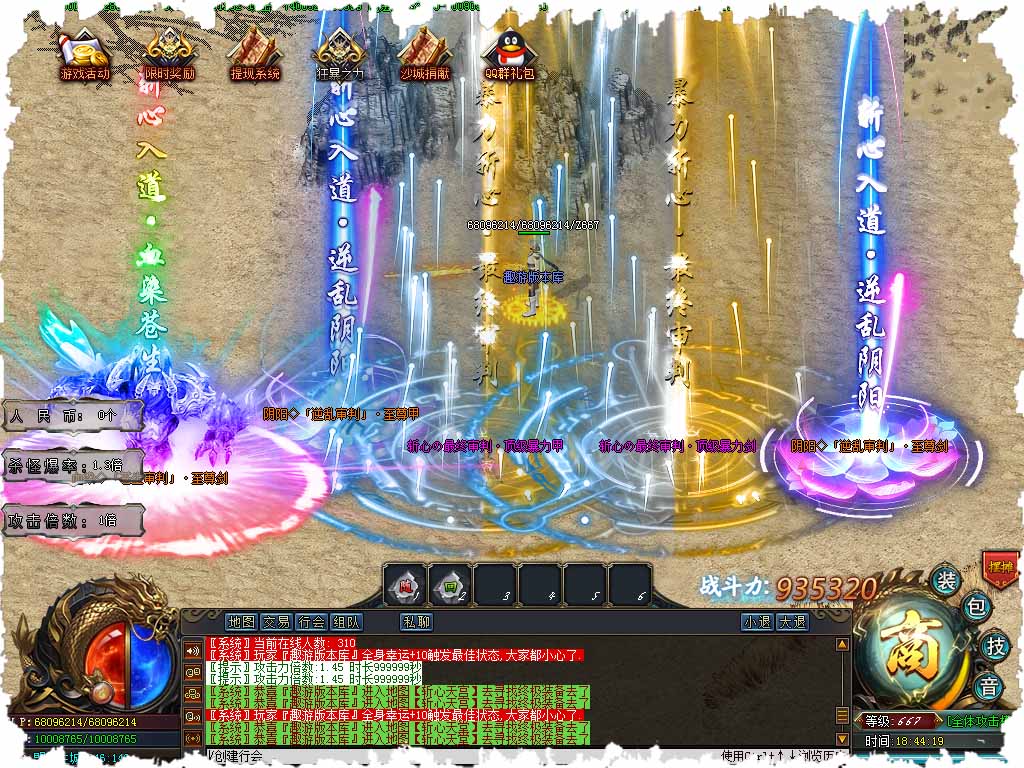Open the 地图 map button
This screenshot has height=768, width=1024.
(242, 621)
